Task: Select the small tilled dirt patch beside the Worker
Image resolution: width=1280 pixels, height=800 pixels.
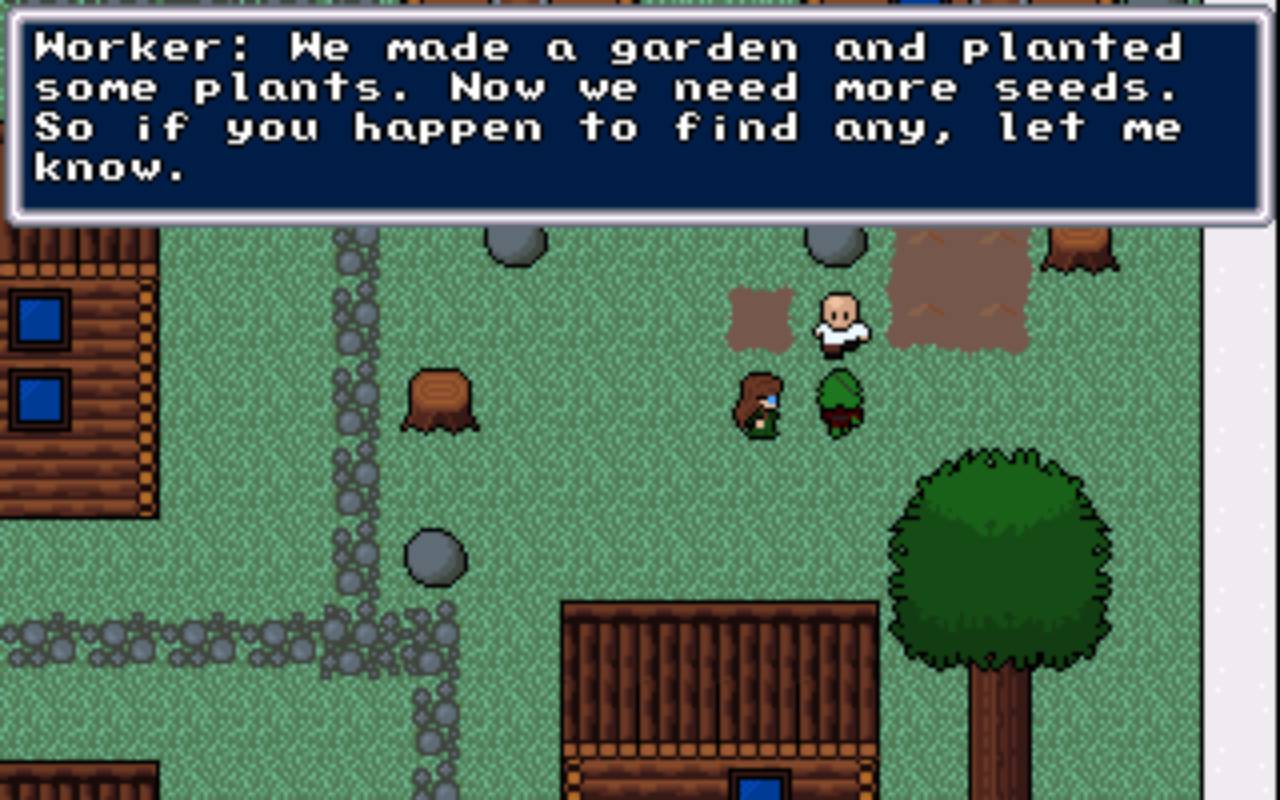Action: pyautogui.click(x=760, y=320)
